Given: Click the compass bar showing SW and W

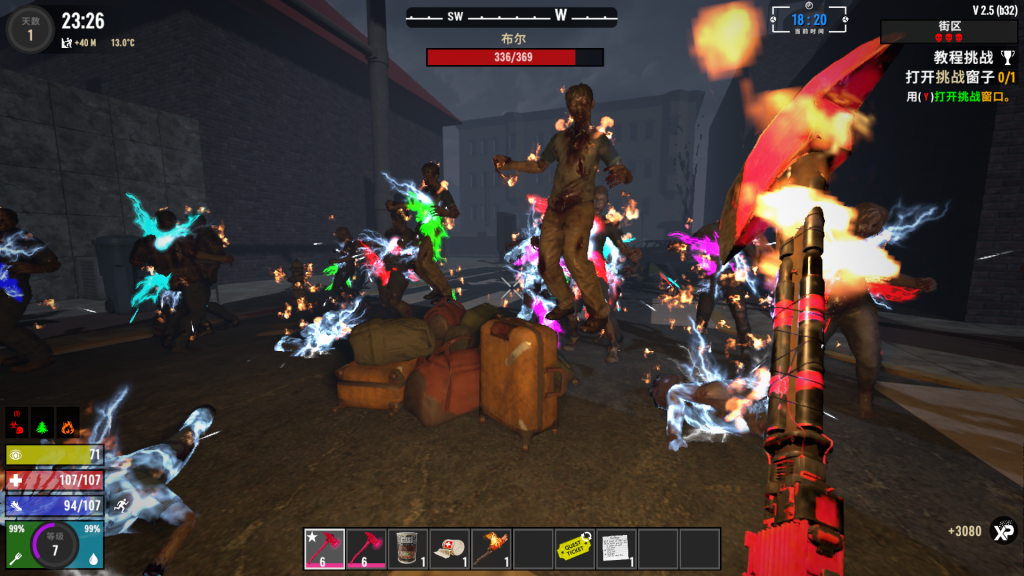Looking at the screenshot, I should click(x=511, y=17).
